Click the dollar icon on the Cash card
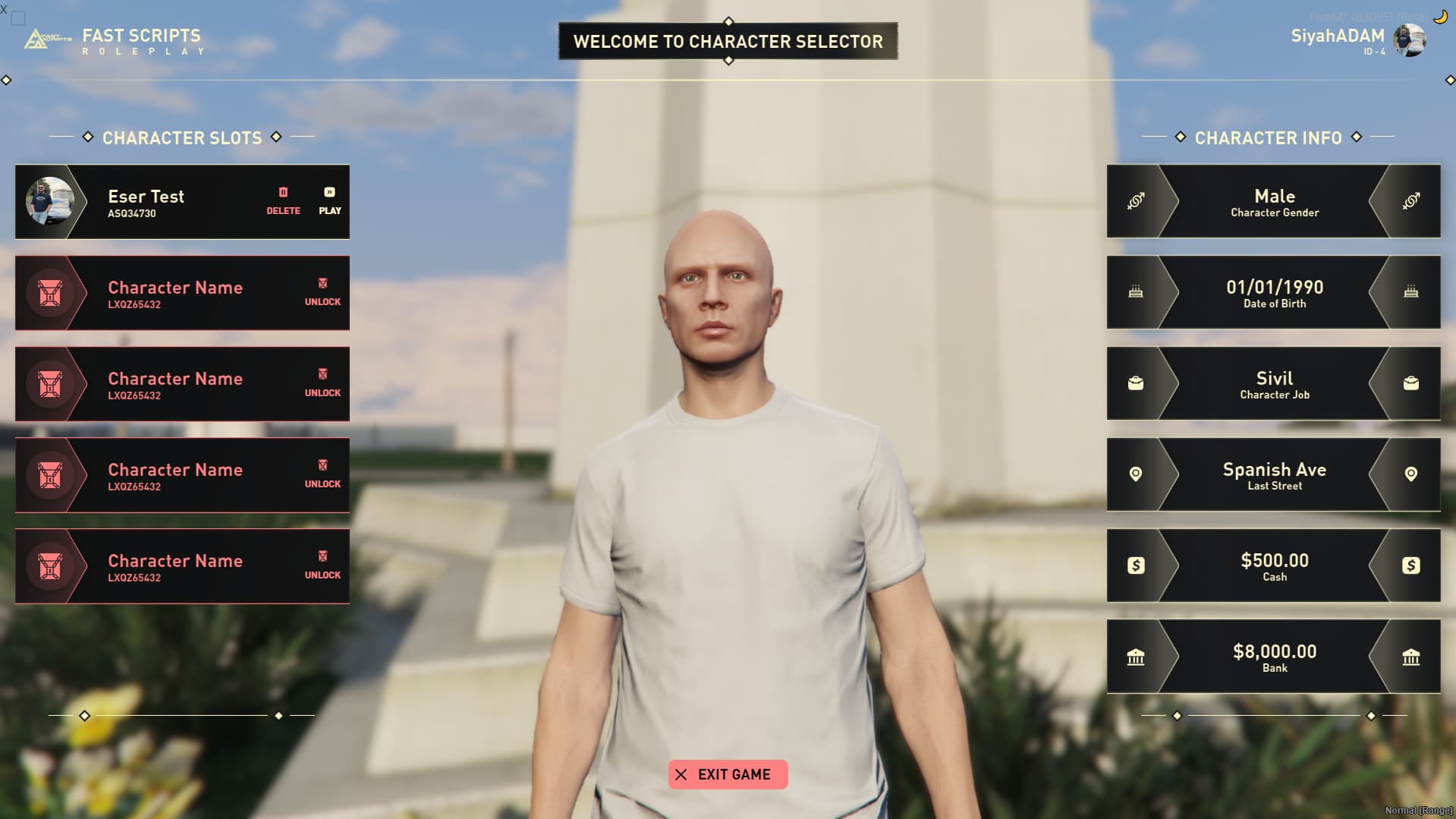Image resolution: width=1456 pixels, height=819 pixels. (x=1137, y=565)
